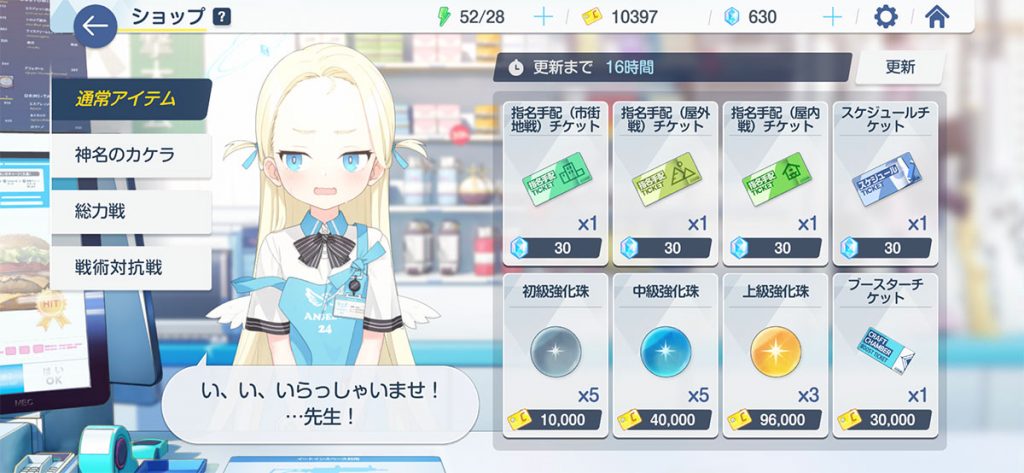Switch to the 神名のカケラ category

click(130, 155)
